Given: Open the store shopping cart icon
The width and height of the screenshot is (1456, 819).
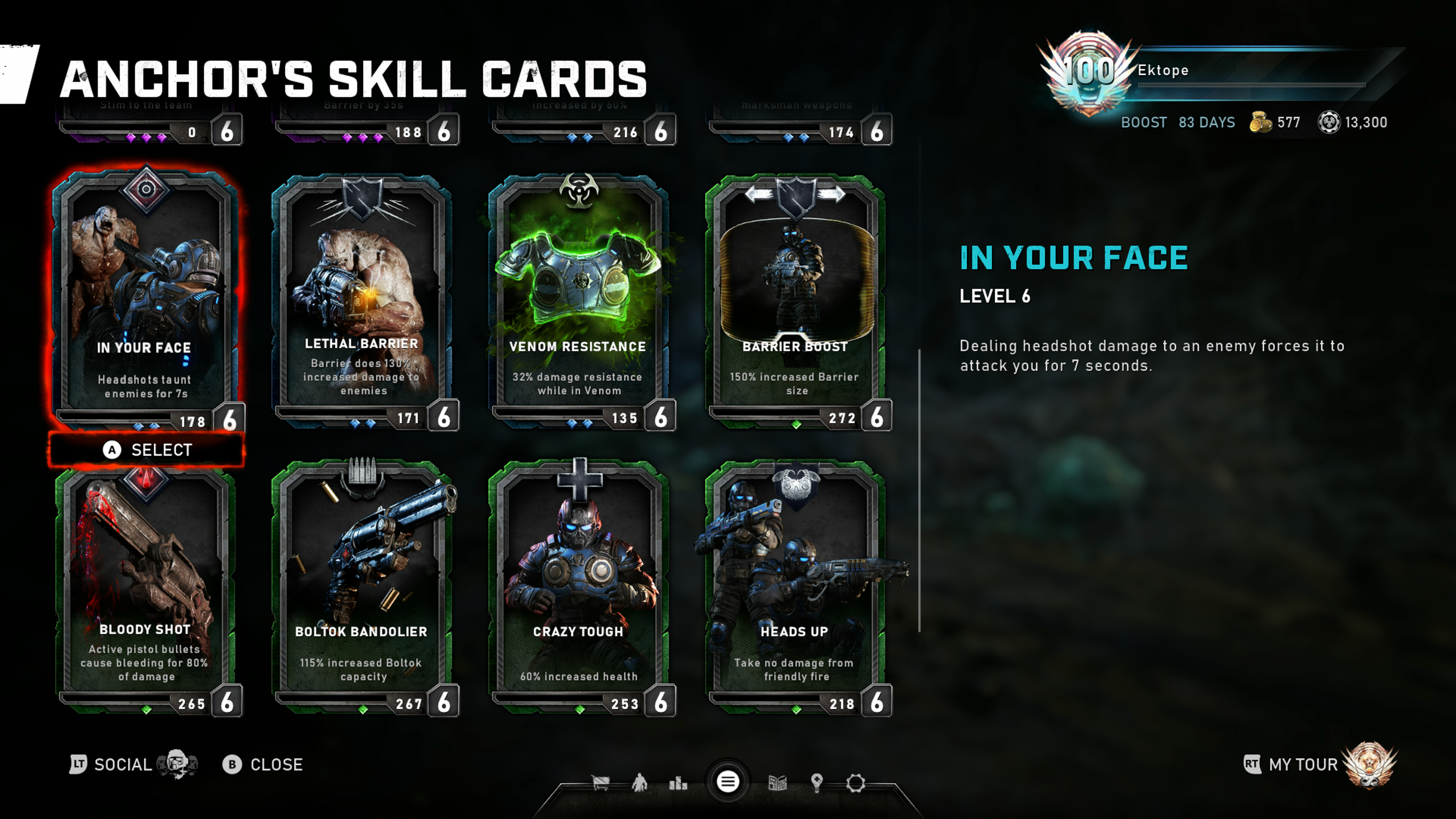Looking at the screenshot, I should coord(600,783).
